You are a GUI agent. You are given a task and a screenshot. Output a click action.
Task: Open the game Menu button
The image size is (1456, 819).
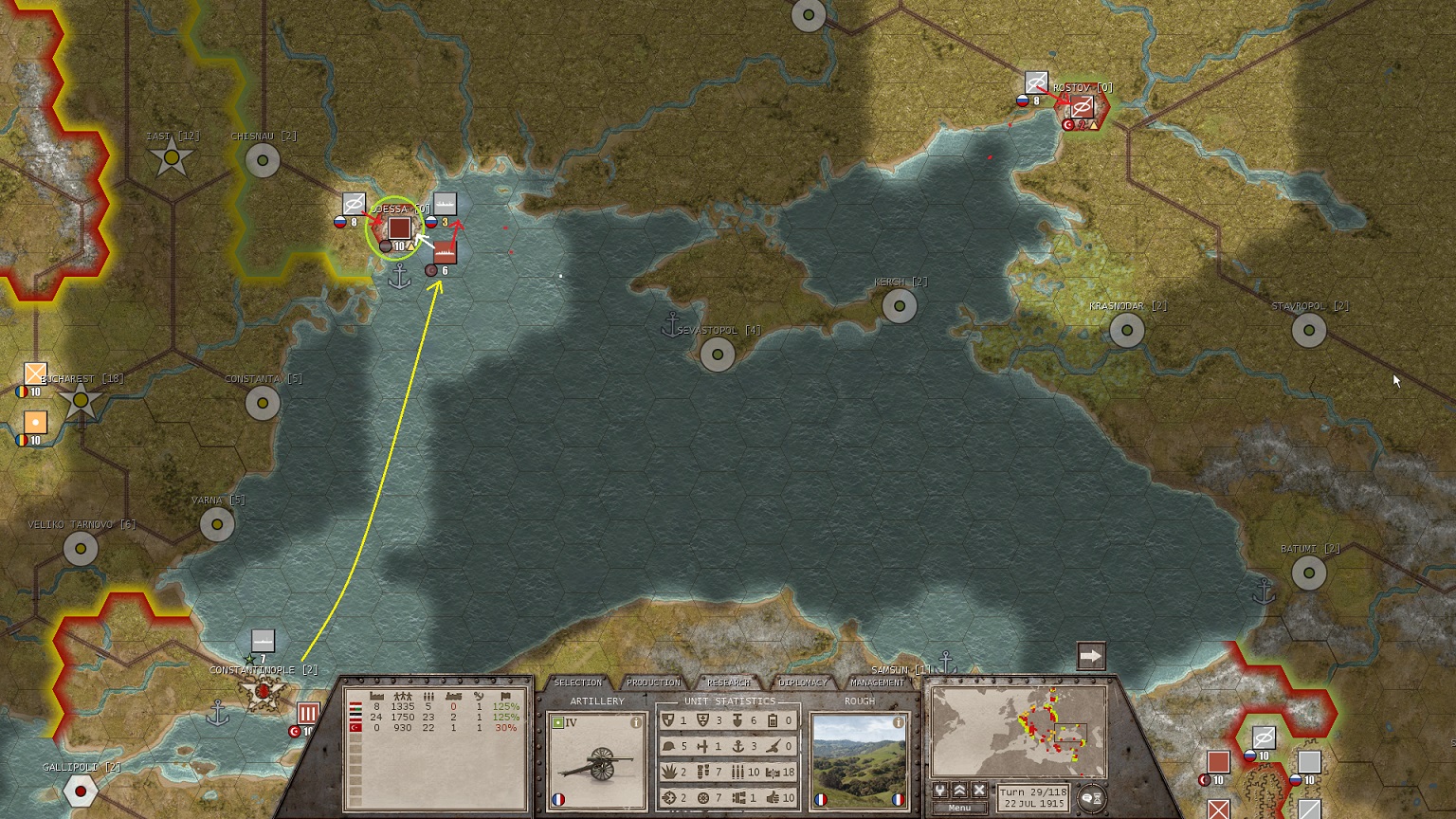[959, 808]
